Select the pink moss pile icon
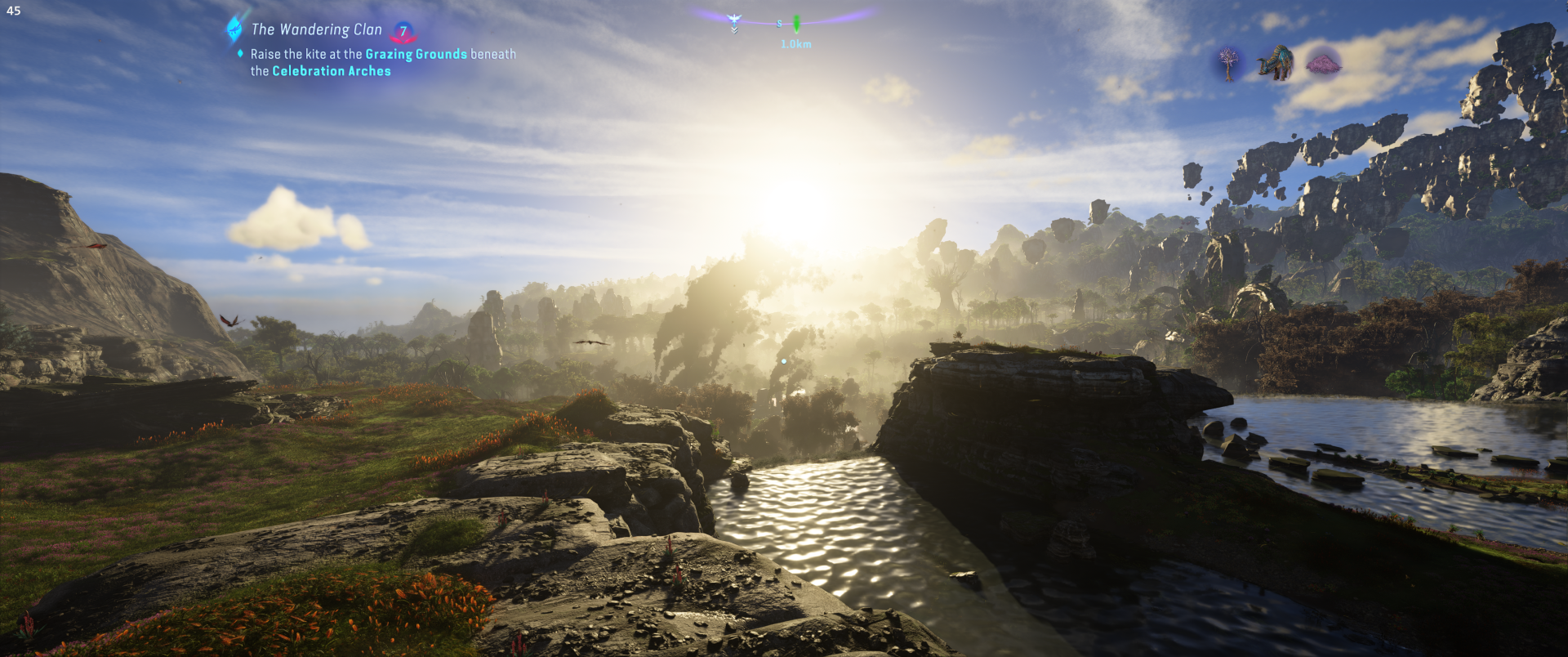 pyautogui.click(x=1324, y=62)
